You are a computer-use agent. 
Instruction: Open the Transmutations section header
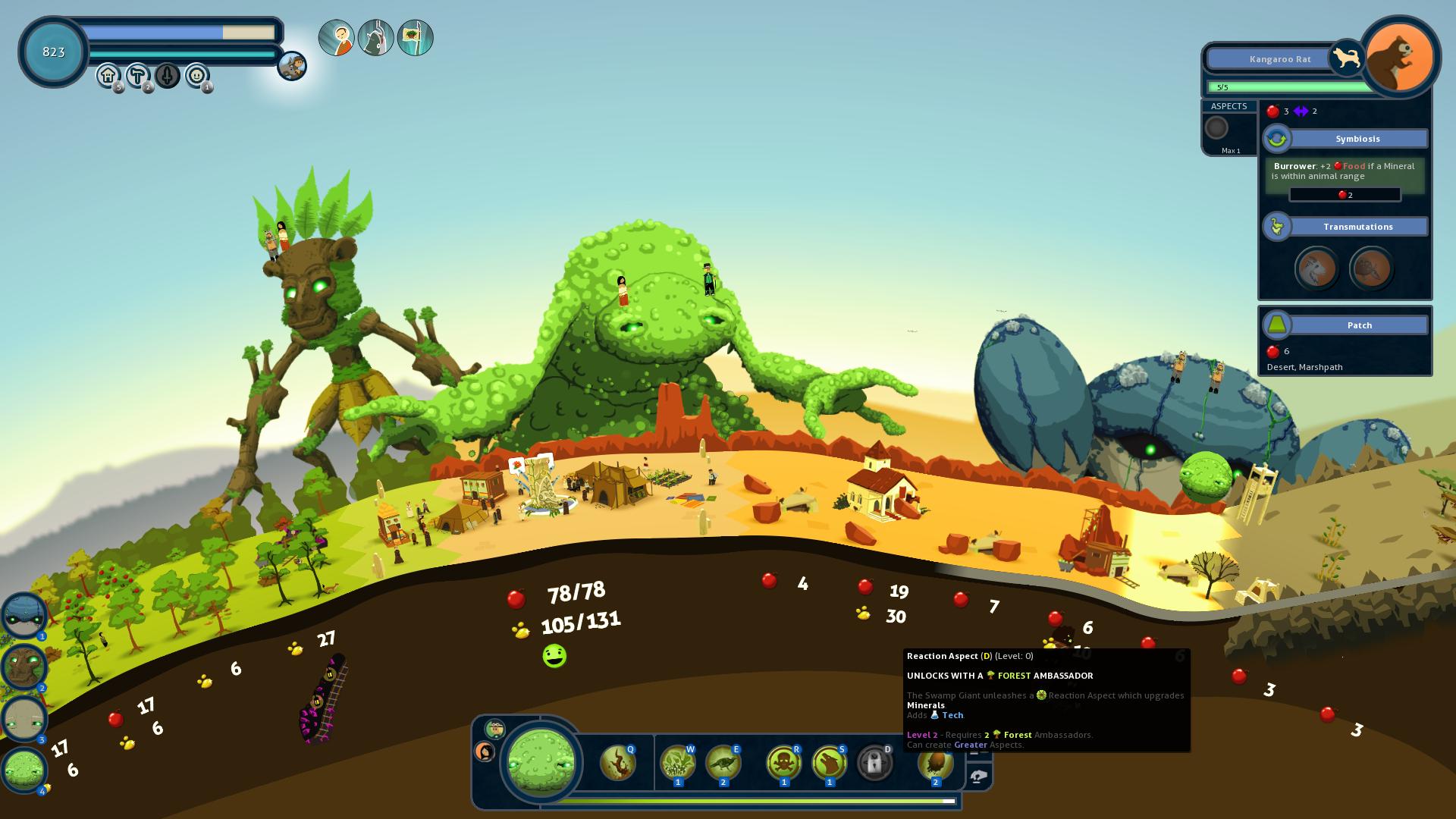[1357, 227]
